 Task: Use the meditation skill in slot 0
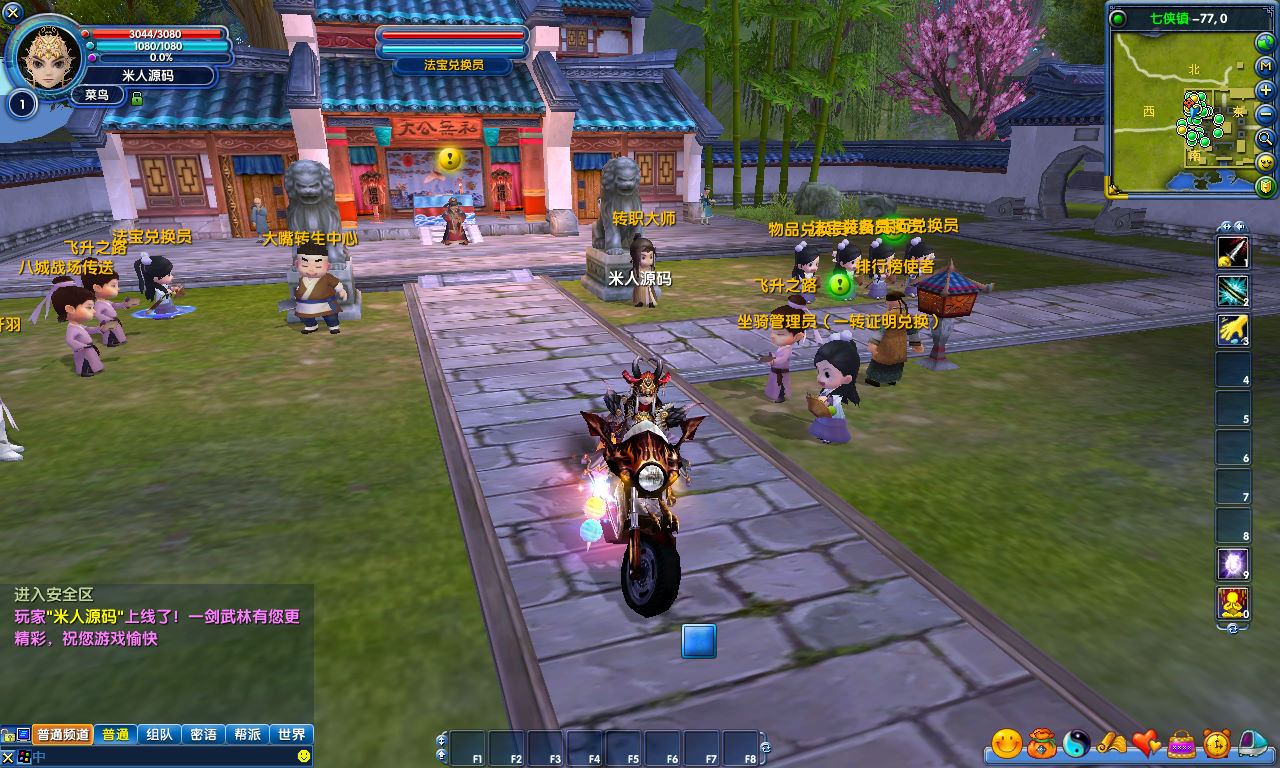1232,603
